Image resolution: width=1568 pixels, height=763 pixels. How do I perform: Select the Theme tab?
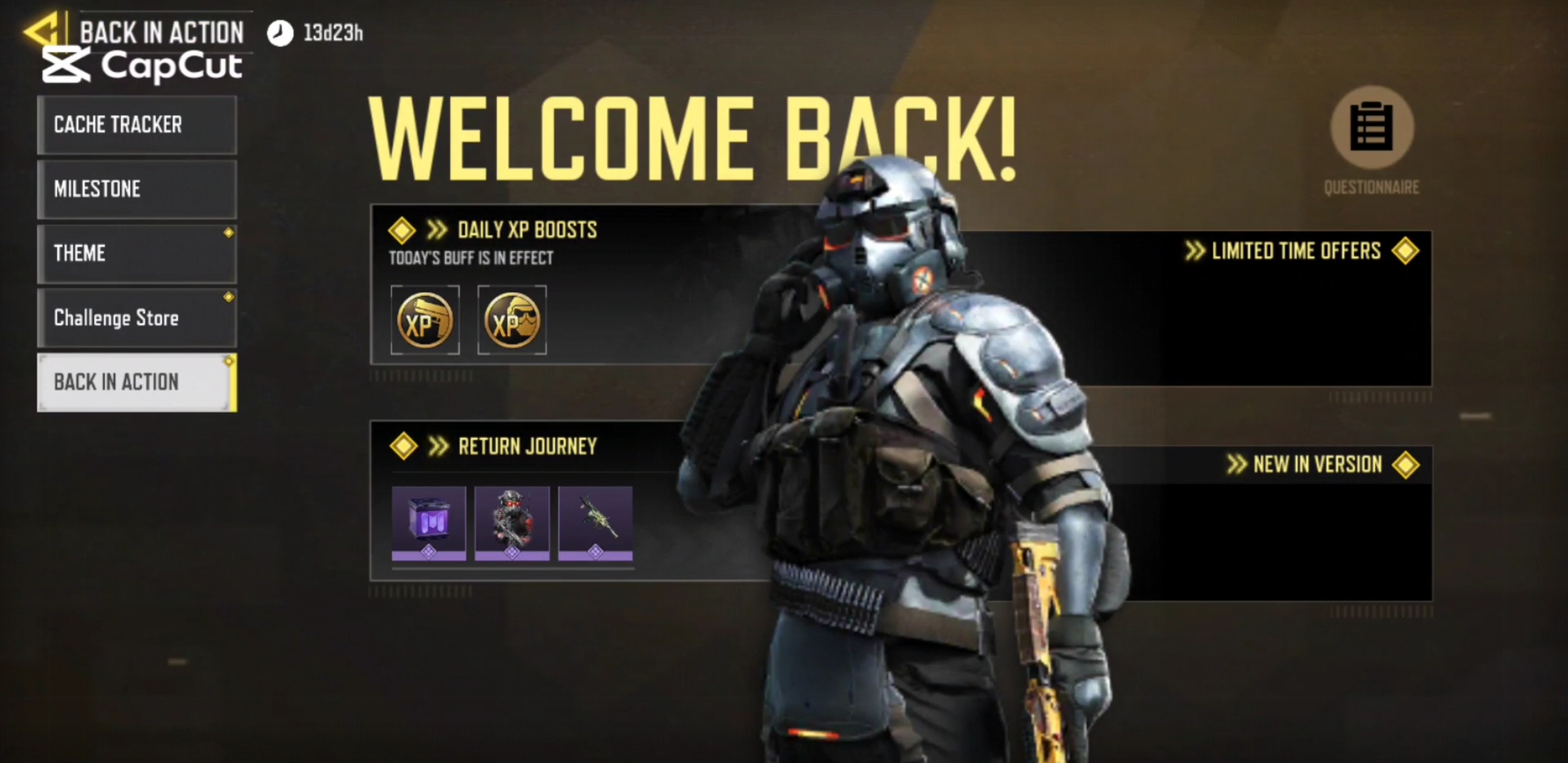coord(137,254)
